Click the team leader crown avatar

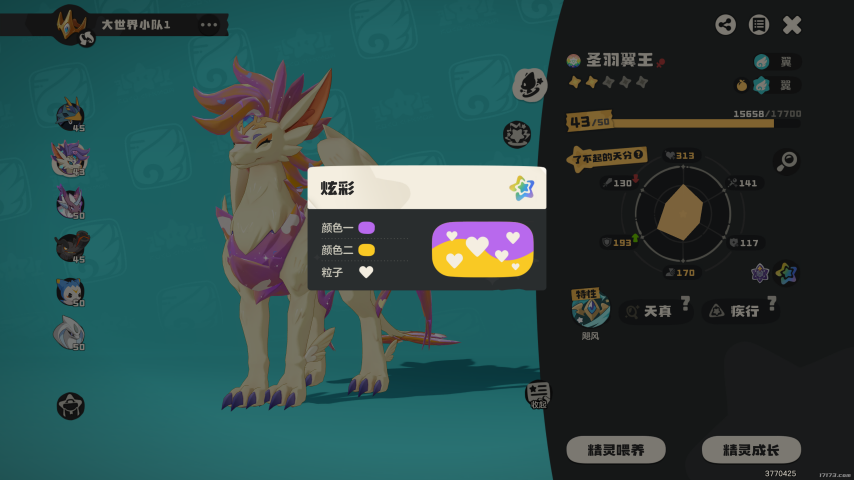pos(71,22)
